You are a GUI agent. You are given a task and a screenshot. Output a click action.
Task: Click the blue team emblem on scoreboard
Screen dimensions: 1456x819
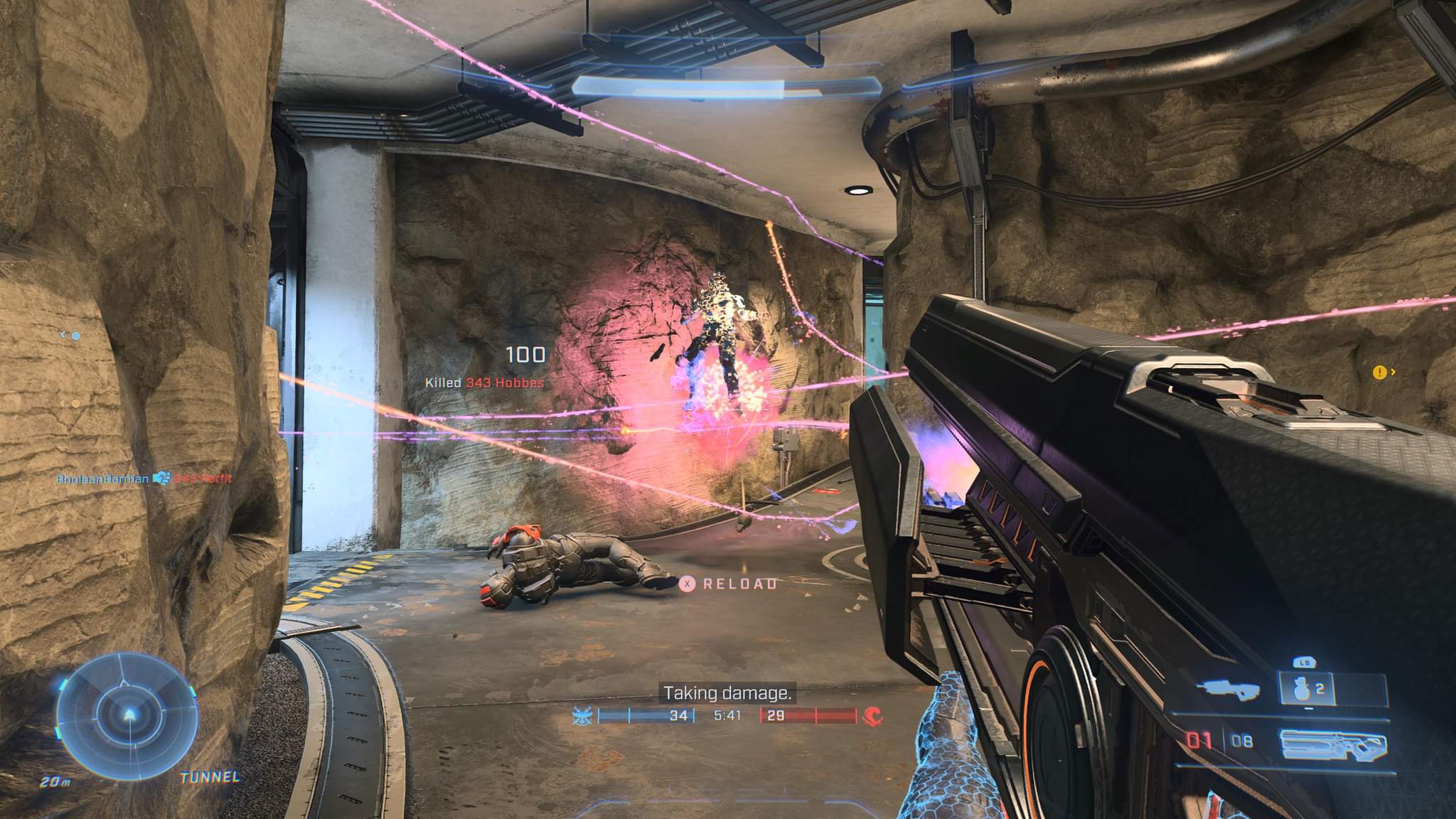582,717
